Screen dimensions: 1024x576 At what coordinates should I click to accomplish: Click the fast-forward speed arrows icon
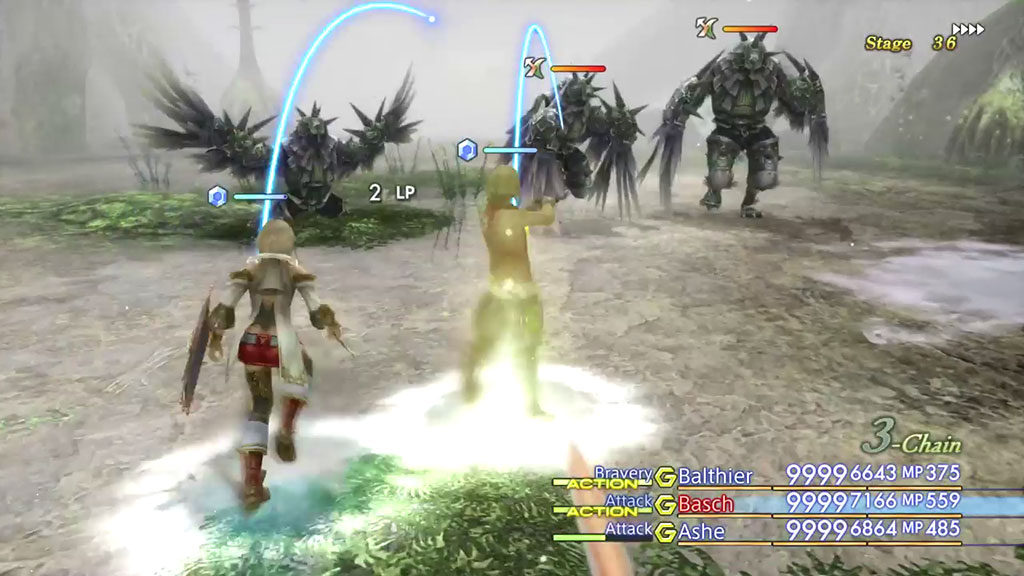(x=968, y=29)
